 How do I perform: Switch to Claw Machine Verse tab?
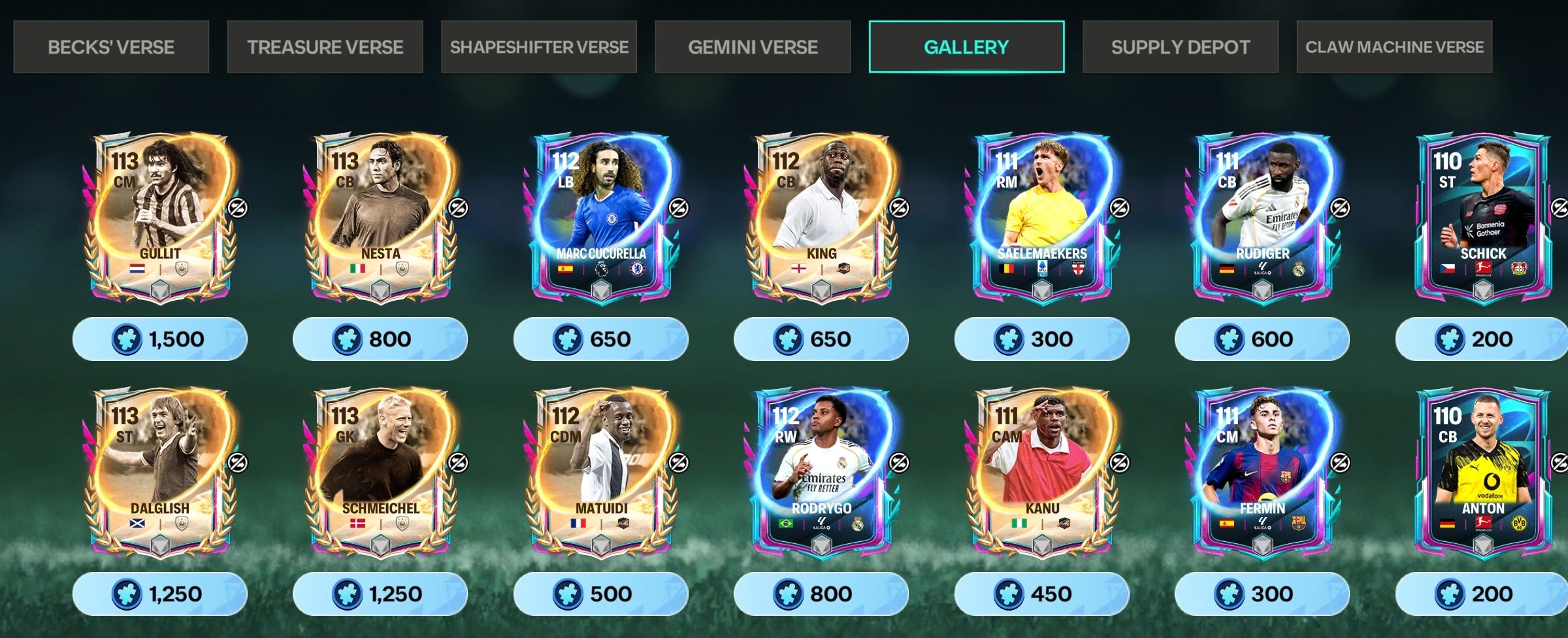[x=1394, y=47]
